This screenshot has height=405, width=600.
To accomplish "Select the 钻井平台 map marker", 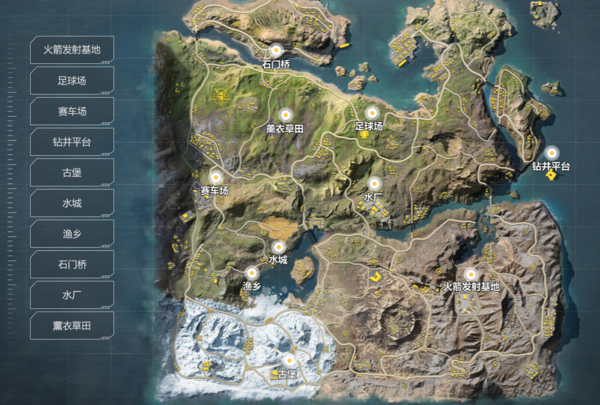I will [551, 152].
